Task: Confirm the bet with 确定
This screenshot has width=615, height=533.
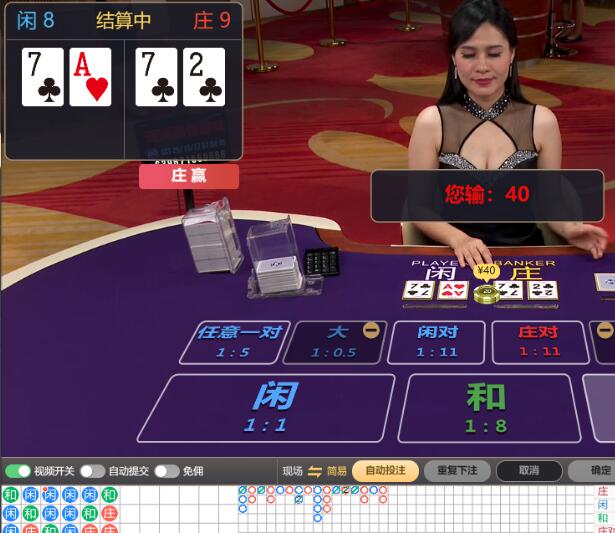Action: (x=598, y=471)
